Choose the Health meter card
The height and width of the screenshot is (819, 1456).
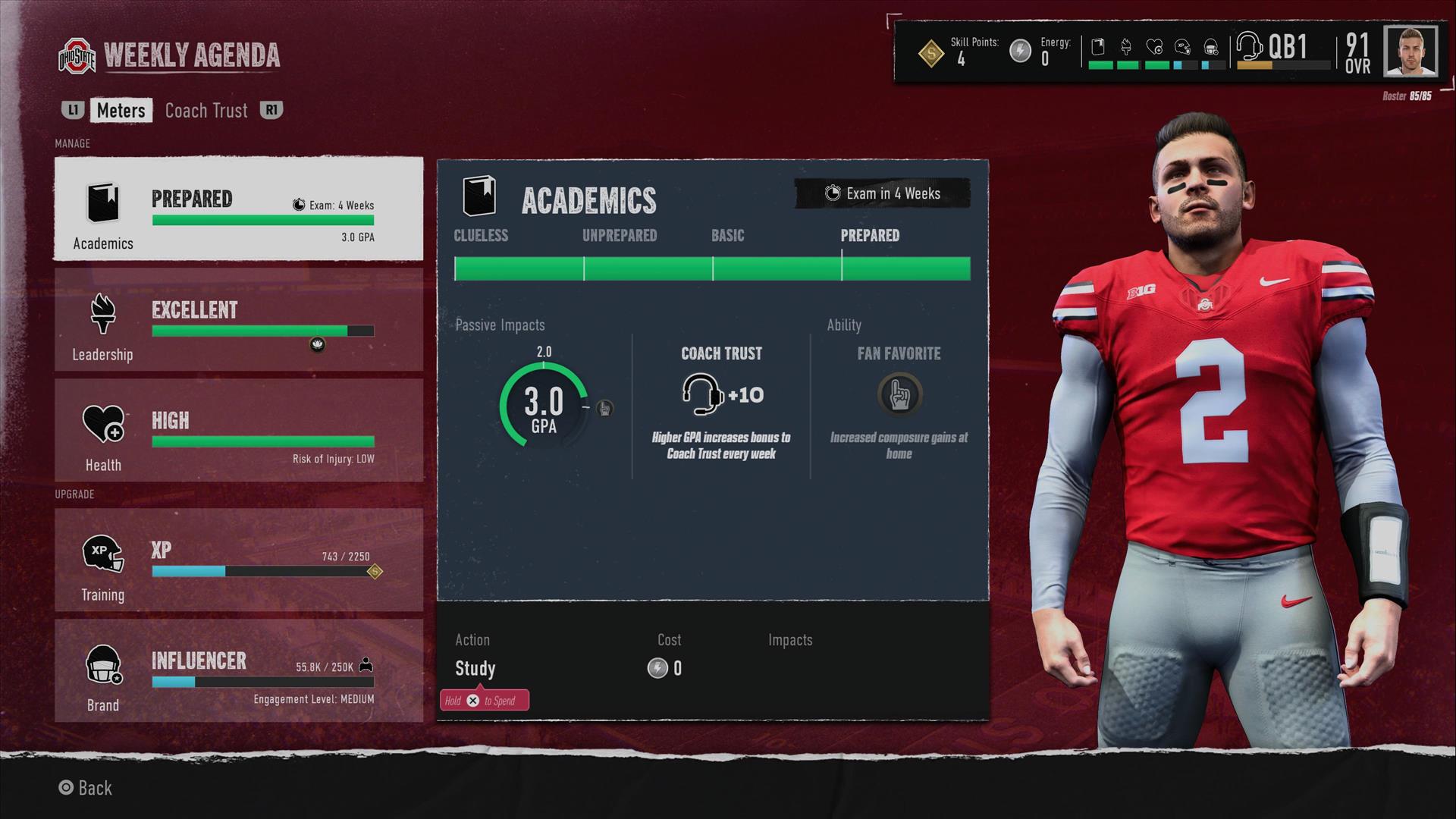[x=239, y=431]
